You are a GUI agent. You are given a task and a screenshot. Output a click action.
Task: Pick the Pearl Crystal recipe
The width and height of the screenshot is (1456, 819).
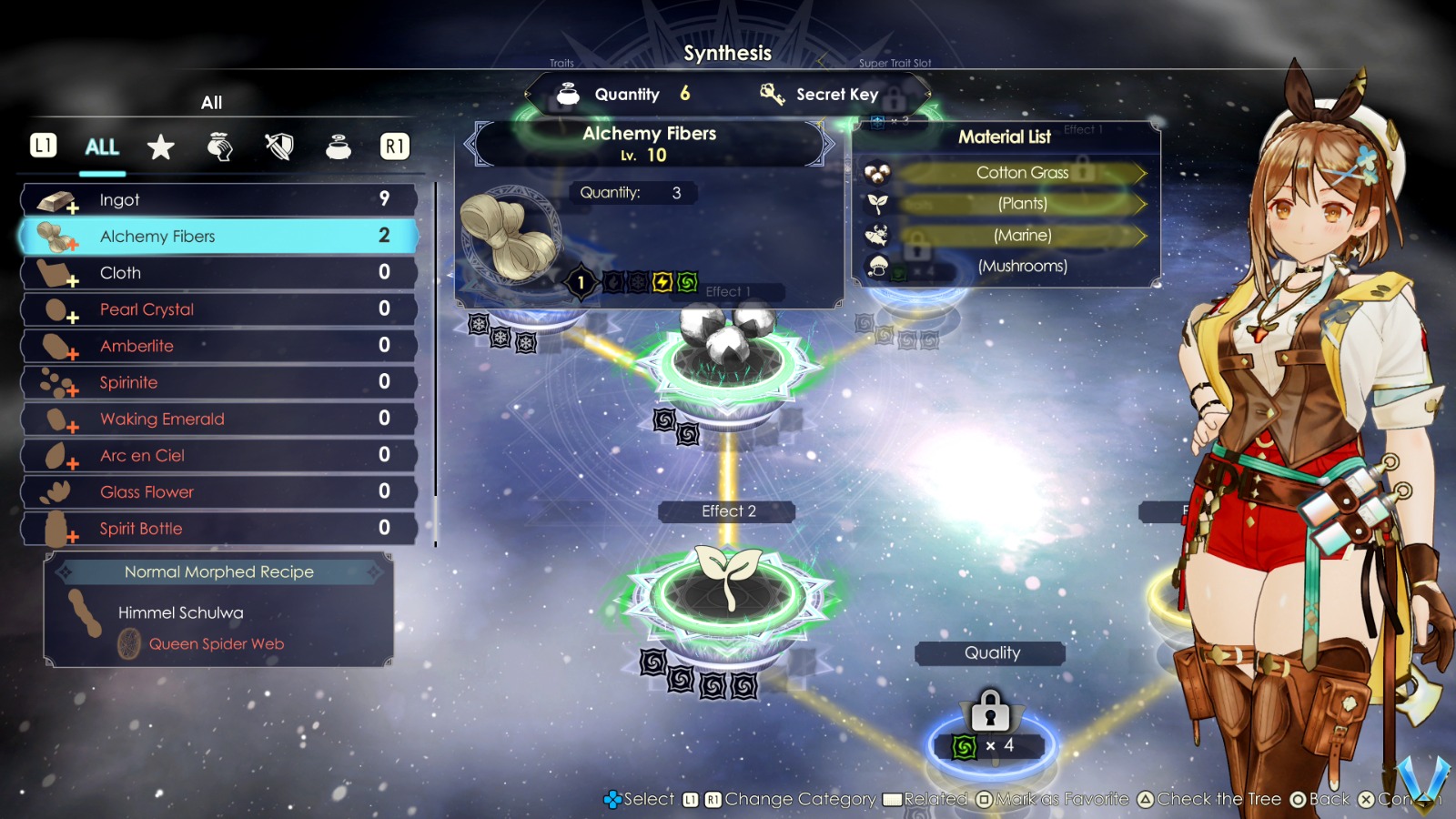[218, 309]
